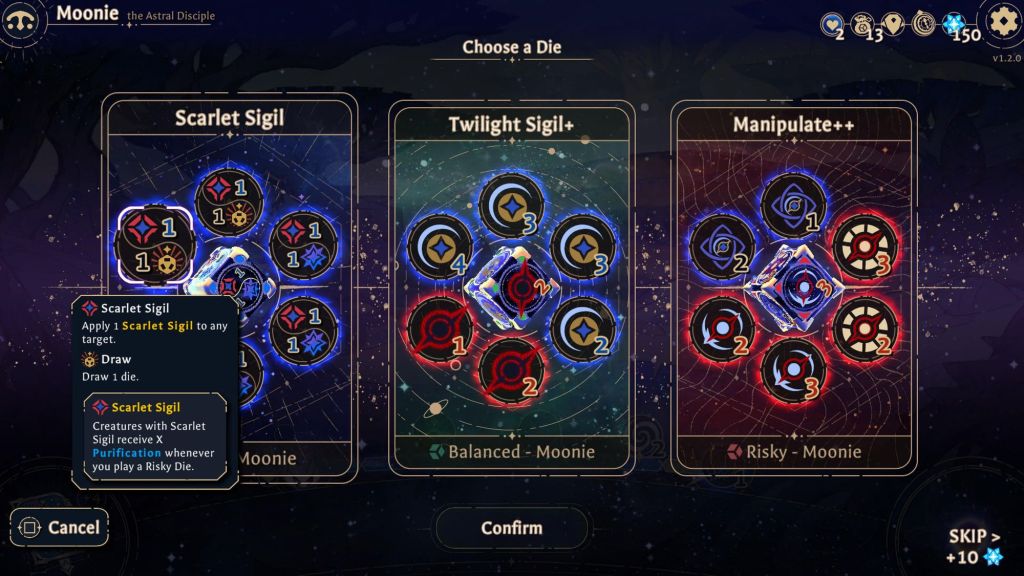Confirm the selected die
The width and height of the screenshot is (1024, 576).
pyautogui.click(x=511, y=527)
